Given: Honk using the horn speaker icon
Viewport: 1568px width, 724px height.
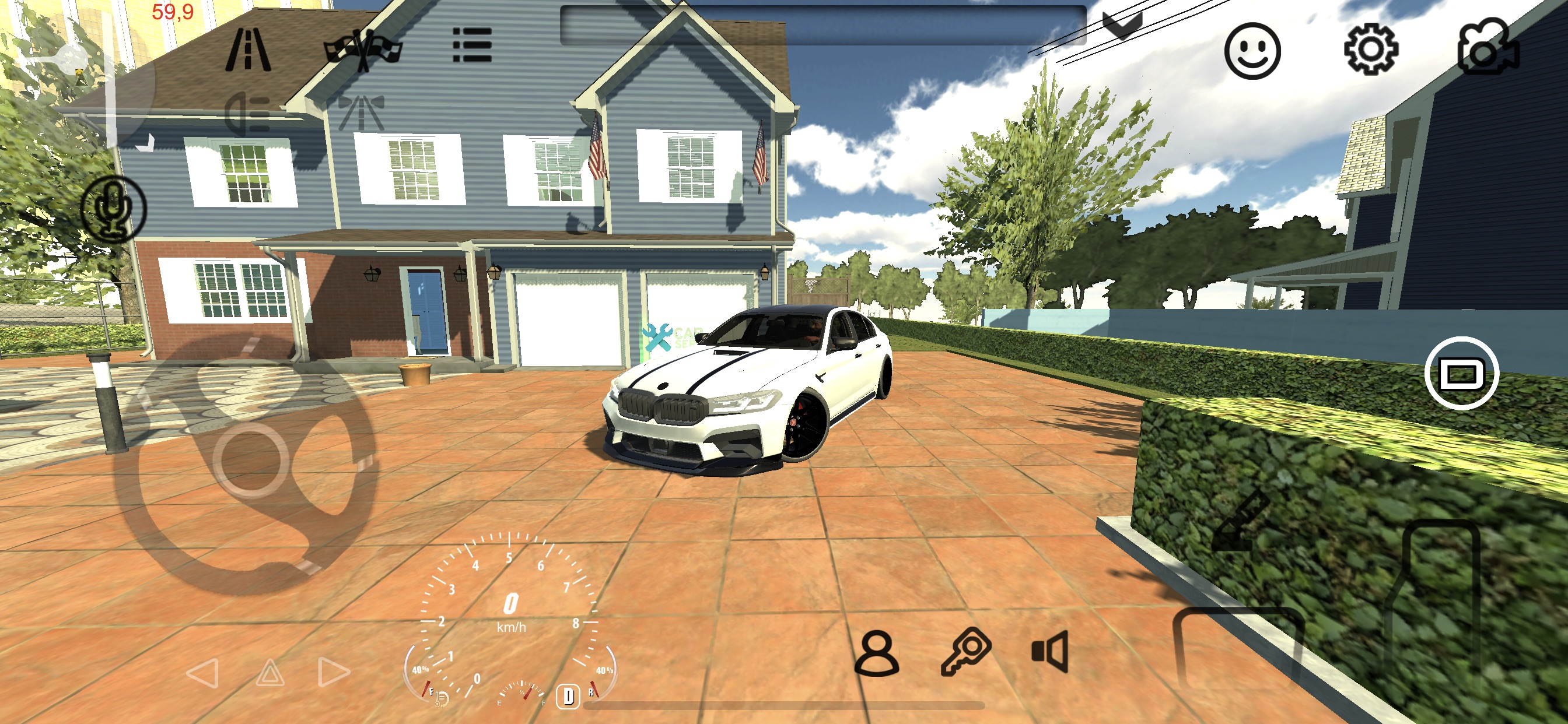Looking at the screenshot, I should [1051, 652].
